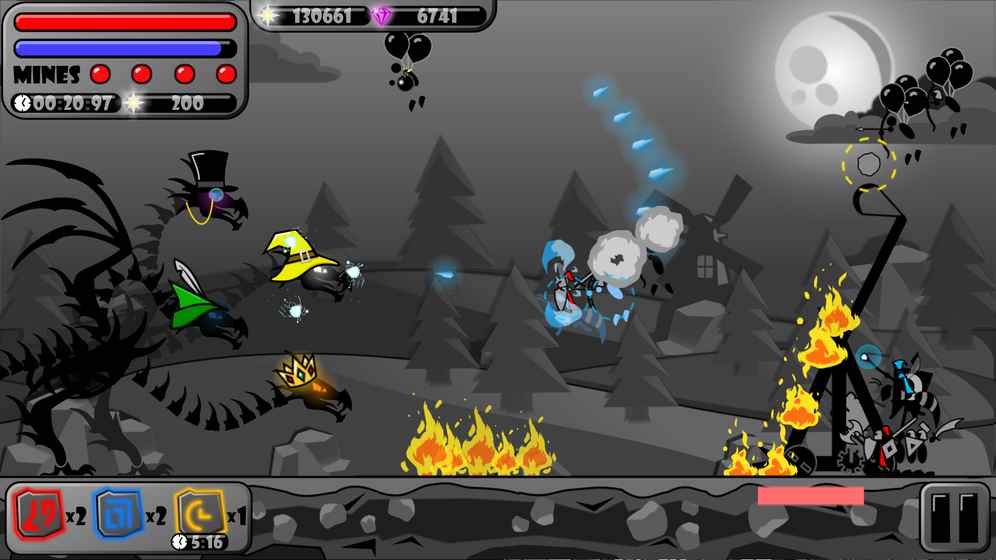Use the blue rune power-up
Screen dimensions: 996x560
(119, 516)
